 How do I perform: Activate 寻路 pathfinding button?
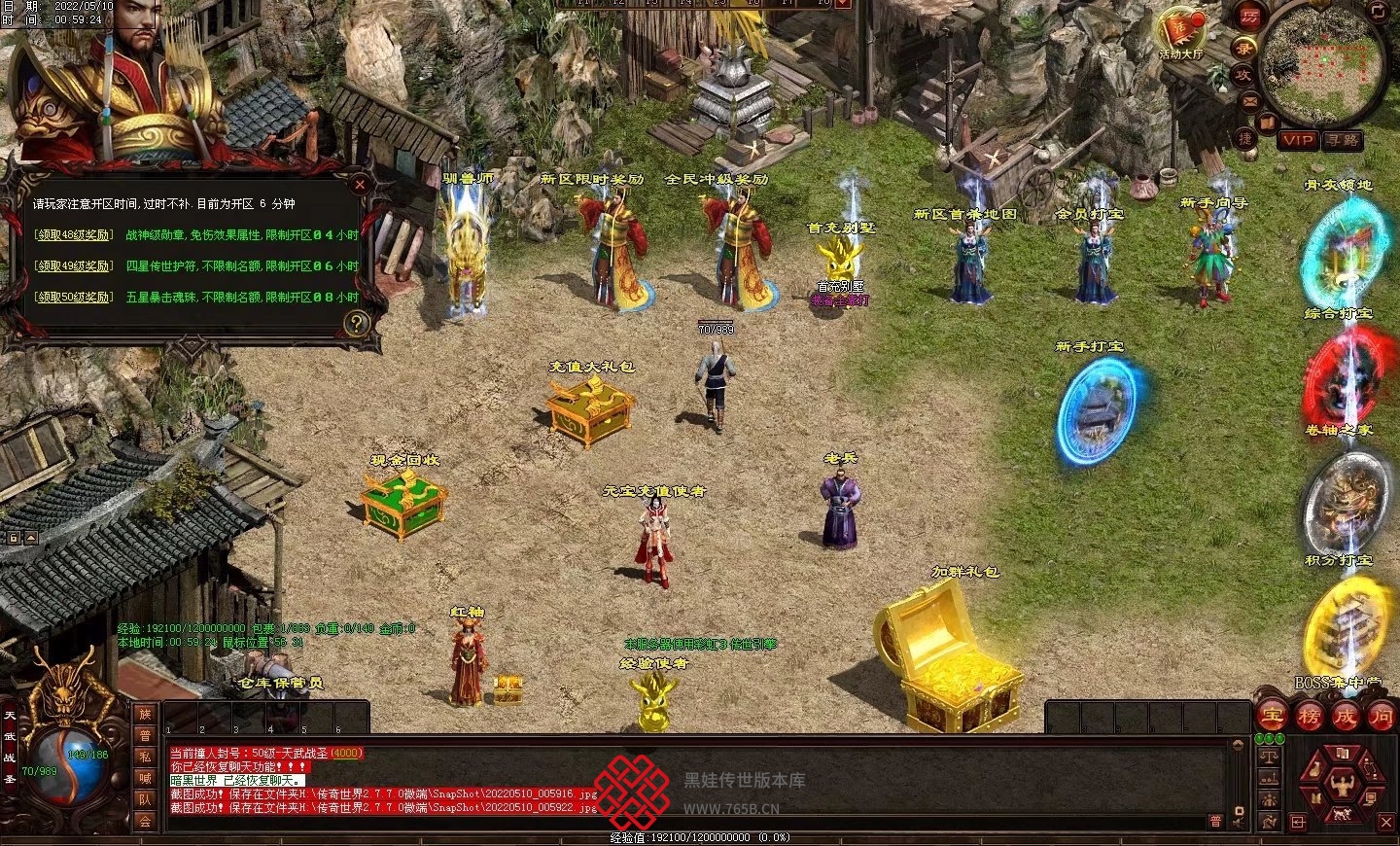pos(1343,140)
